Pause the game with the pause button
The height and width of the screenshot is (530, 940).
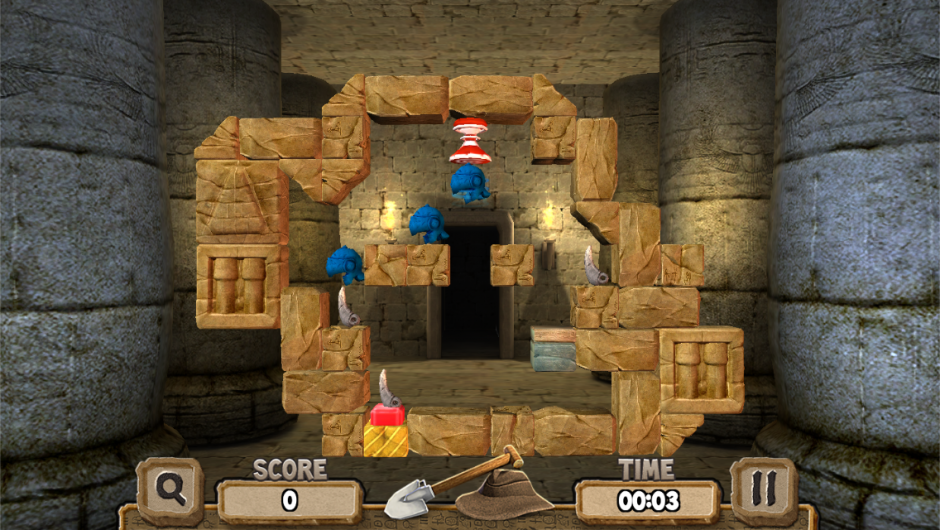[x=763, y=490]
